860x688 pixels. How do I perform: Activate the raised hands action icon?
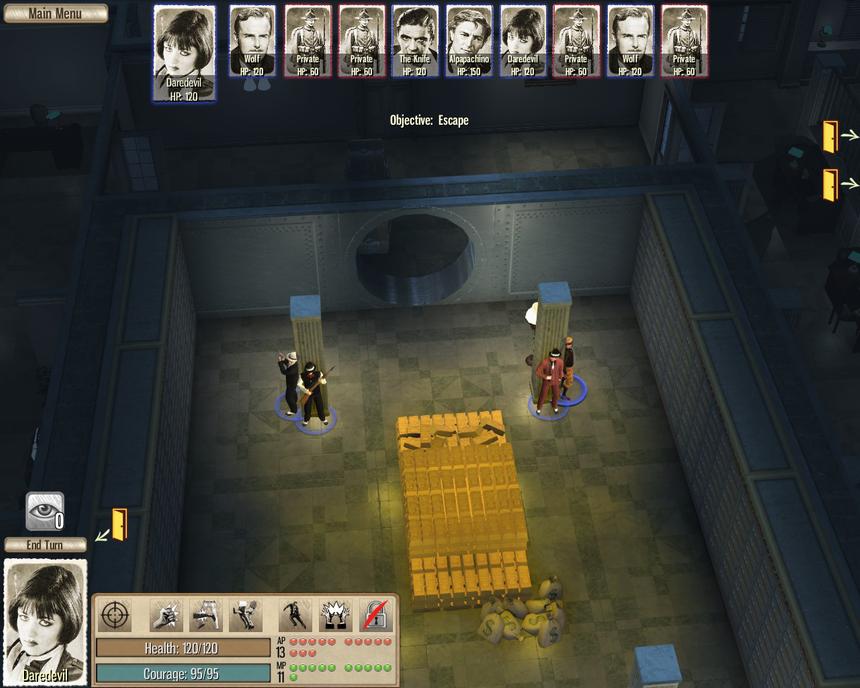(333, 615)
